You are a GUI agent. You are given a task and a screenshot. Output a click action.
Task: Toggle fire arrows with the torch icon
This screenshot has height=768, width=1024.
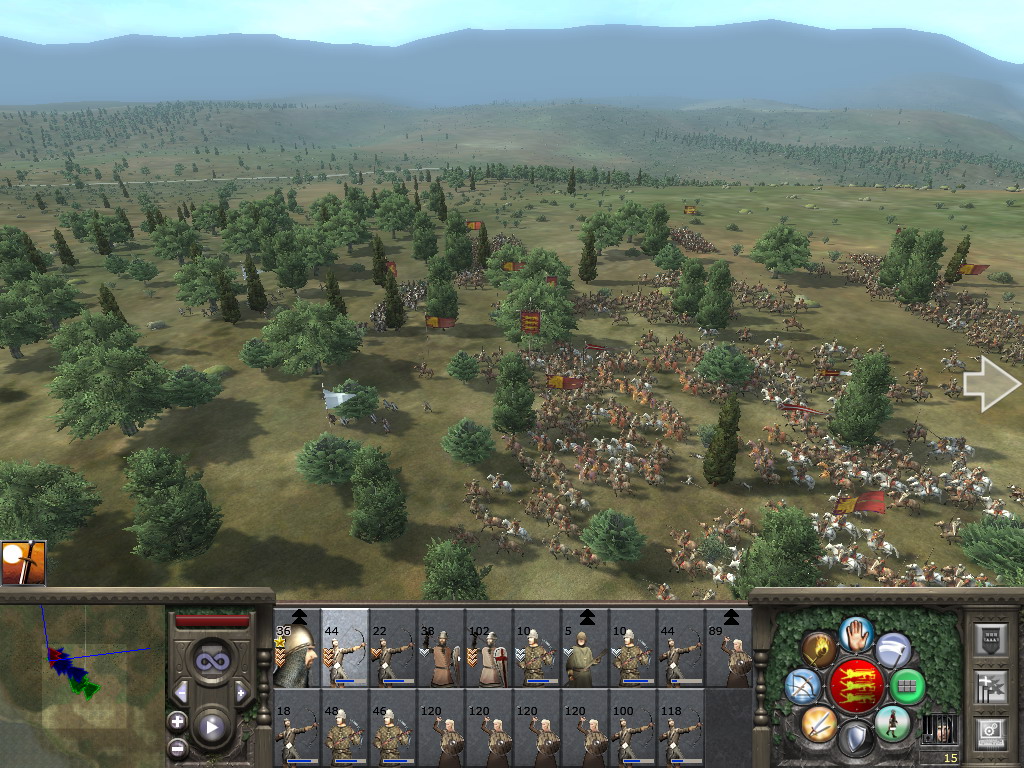point(819,649)
